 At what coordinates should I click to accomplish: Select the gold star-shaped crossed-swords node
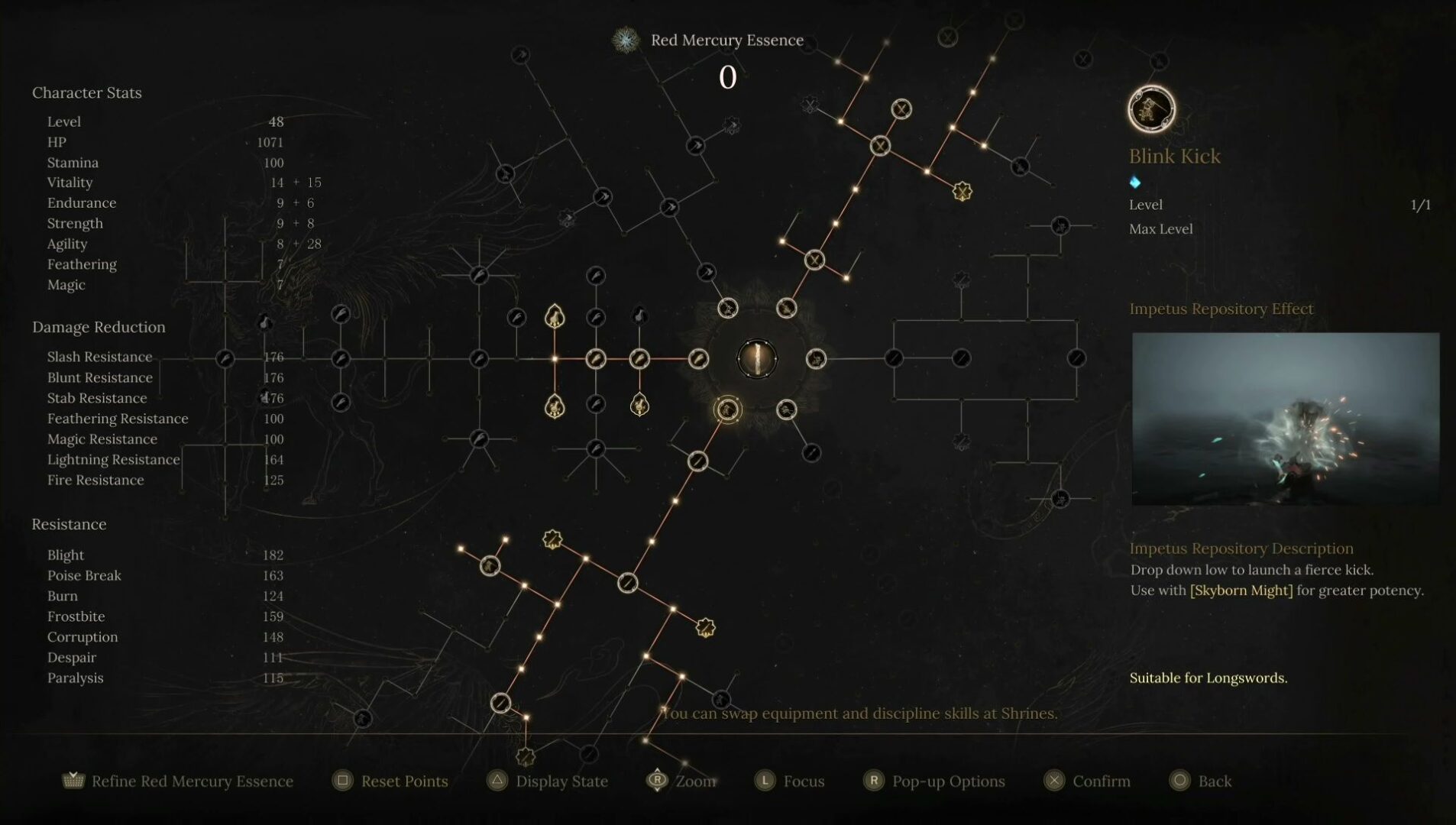(x=962, y=191)
